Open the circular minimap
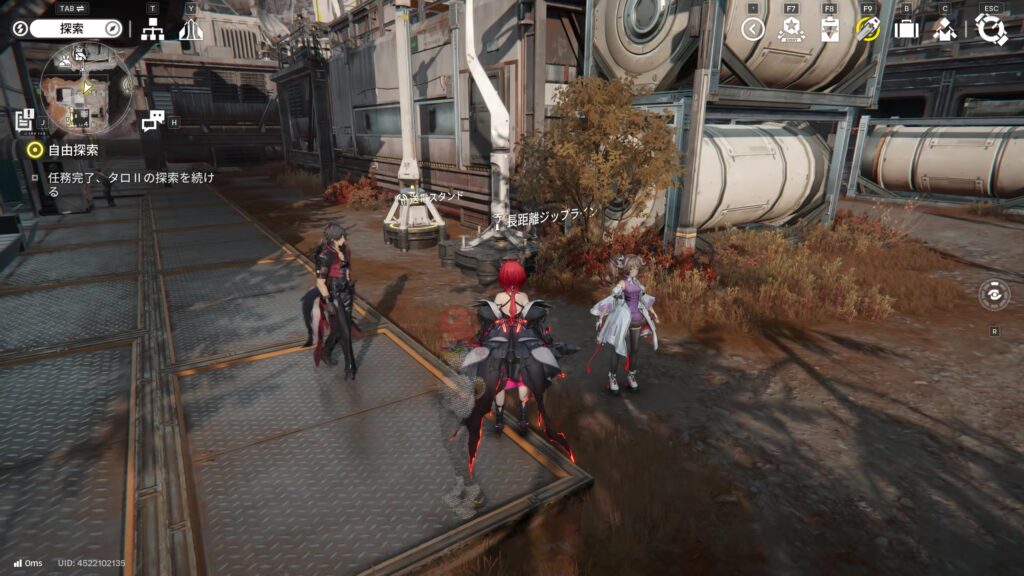This screenshot has height=576, width=1024. point(86,89)
